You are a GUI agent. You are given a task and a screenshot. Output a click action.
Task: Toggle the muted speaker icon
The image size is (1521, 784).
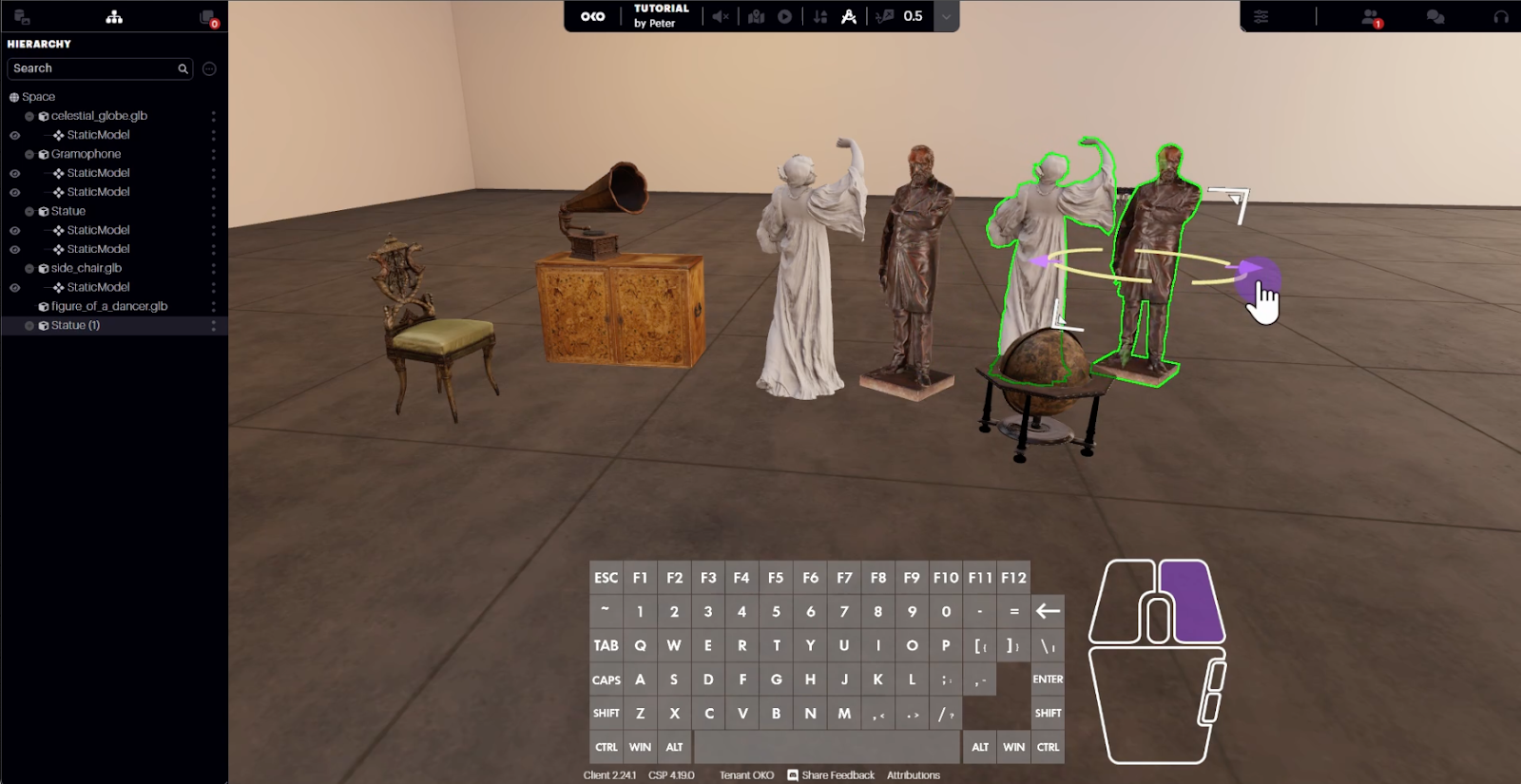pyautogui.click(x=721, y=16)
